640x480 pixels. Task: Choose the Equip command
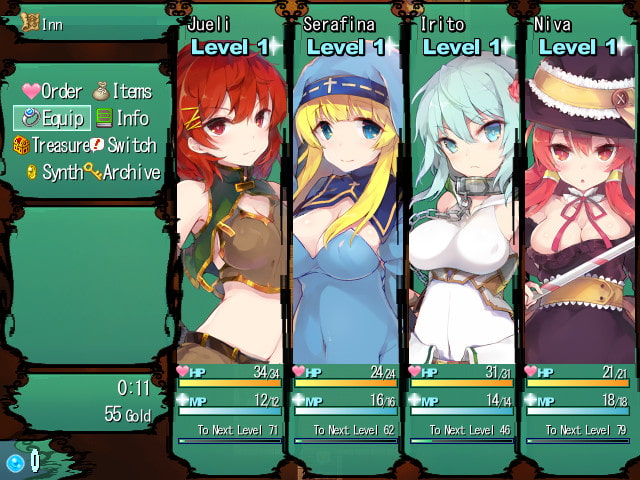[x=53, y=118]
